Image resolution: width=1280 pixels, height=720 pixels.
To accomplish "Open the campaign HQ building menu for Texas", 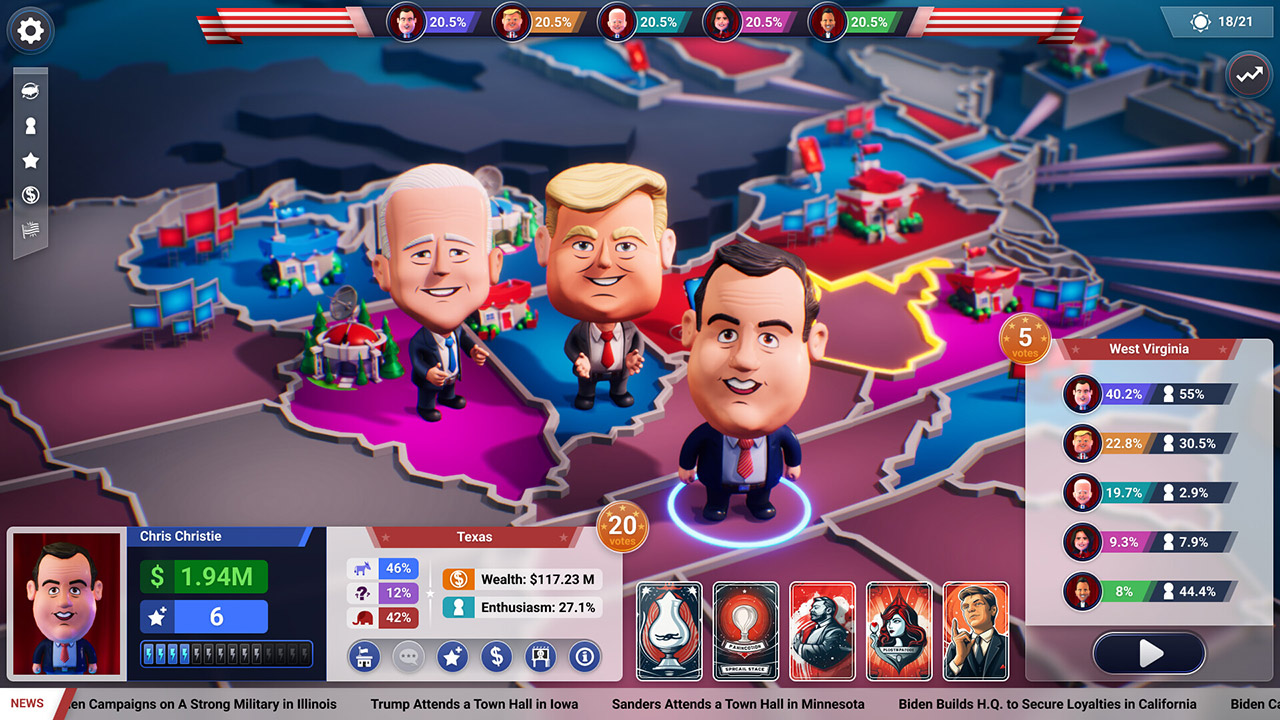I will tap(364, 657).
